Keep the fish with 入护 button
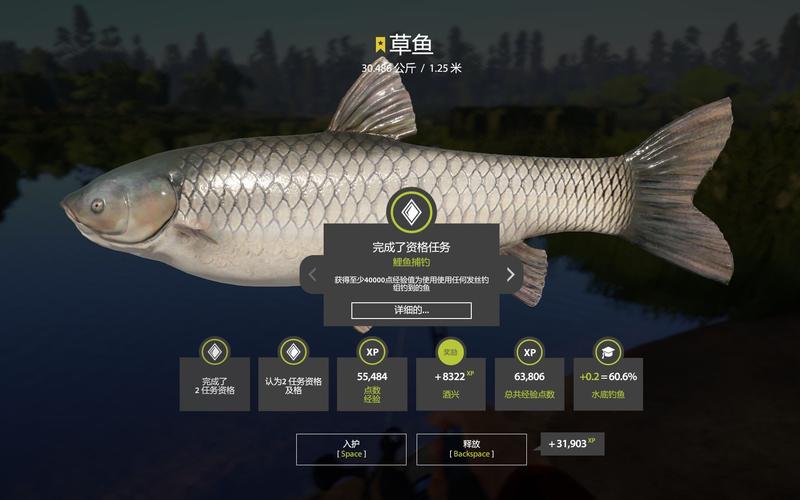800x500 pixels. (x=349, y=448)
